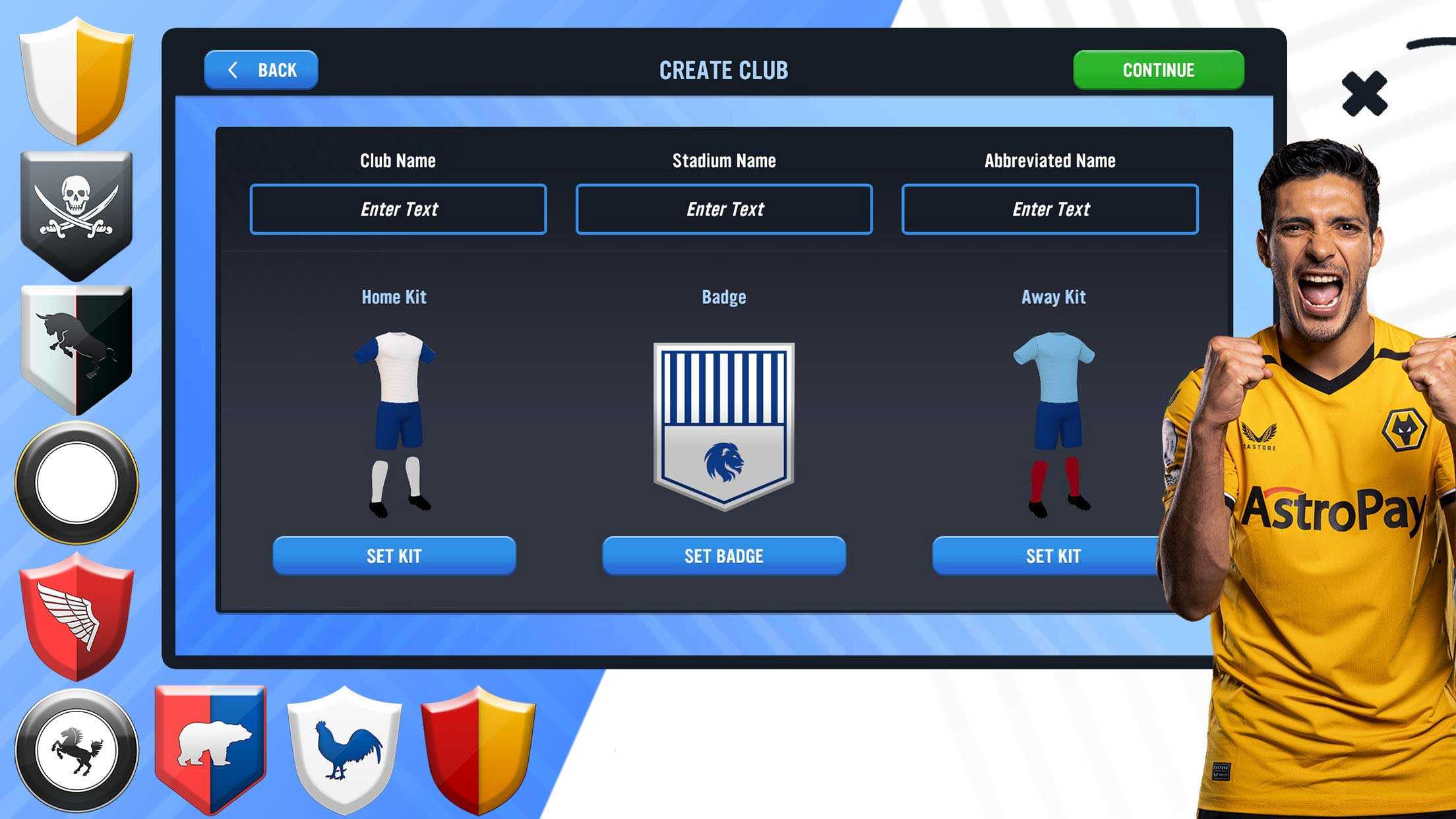1456x819 pixels.
Task: Go back using the Back button
Action: tap(261, 70)
